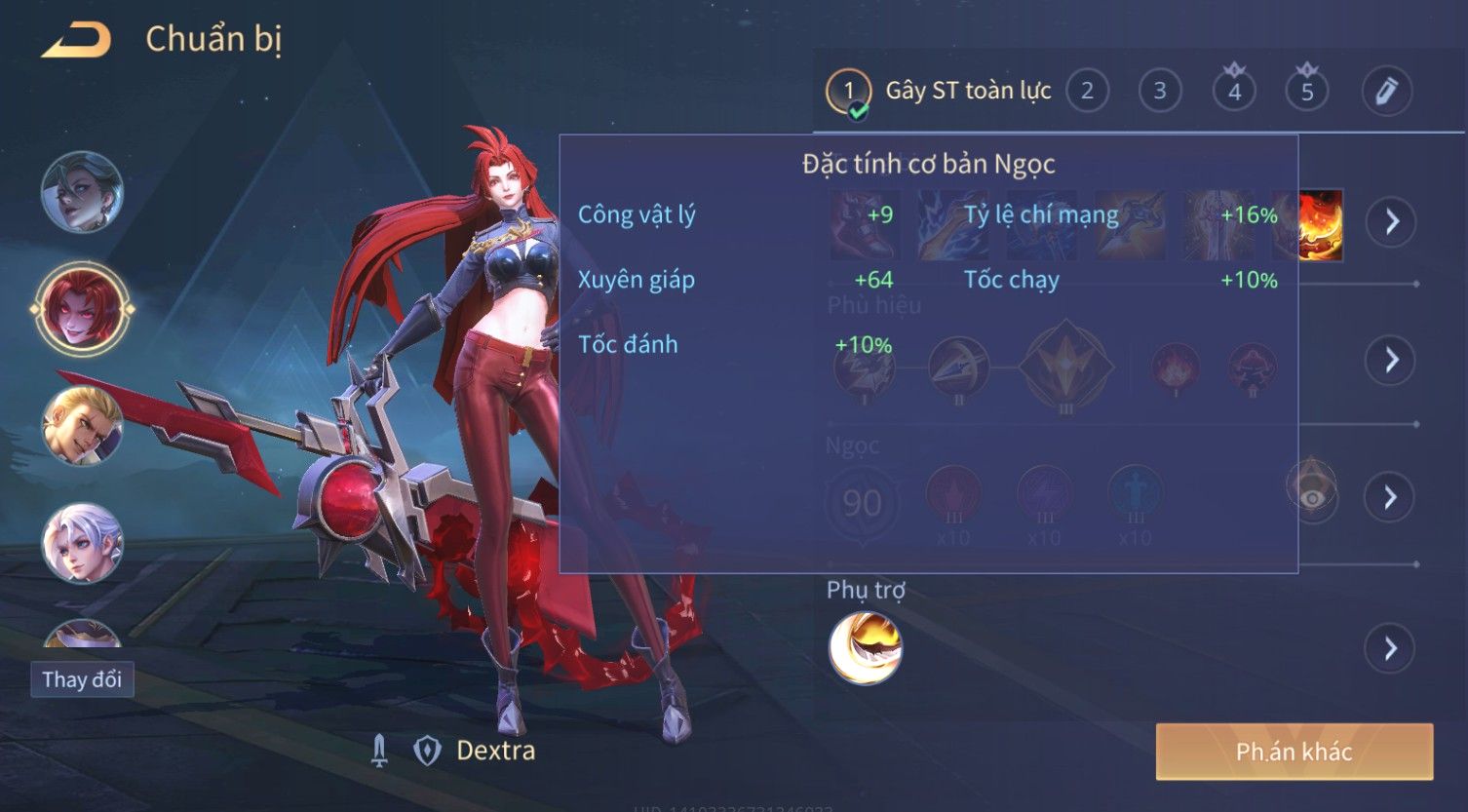Edit preset name with pencil icon
Image resolution: width=1468 pixels, height=812 pixels.
pos(1386,92)
